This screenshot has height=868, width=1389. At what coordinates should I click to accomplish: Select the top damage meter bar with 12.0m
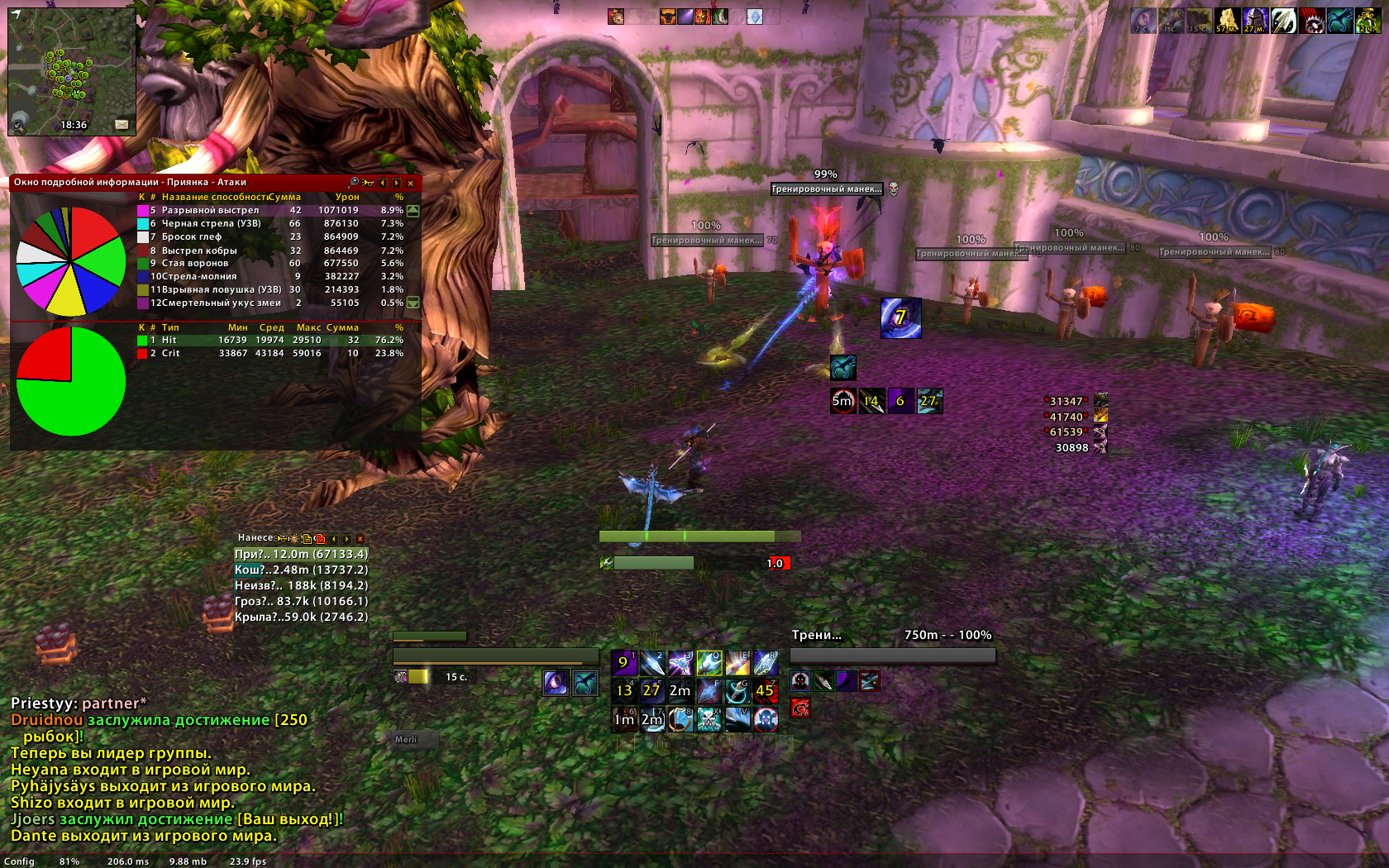coord(301,554)
